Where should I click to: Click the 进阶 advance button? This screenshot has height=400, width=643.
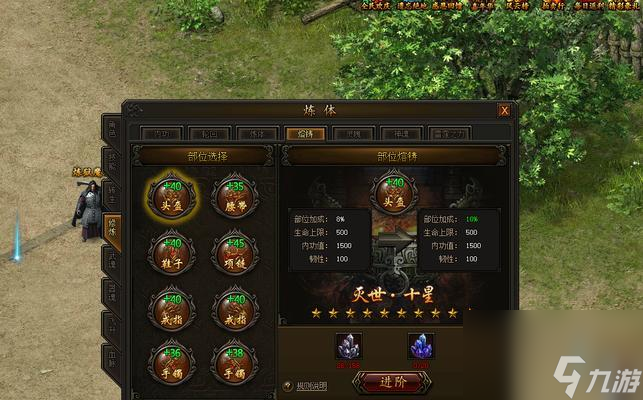coord(392,381)
